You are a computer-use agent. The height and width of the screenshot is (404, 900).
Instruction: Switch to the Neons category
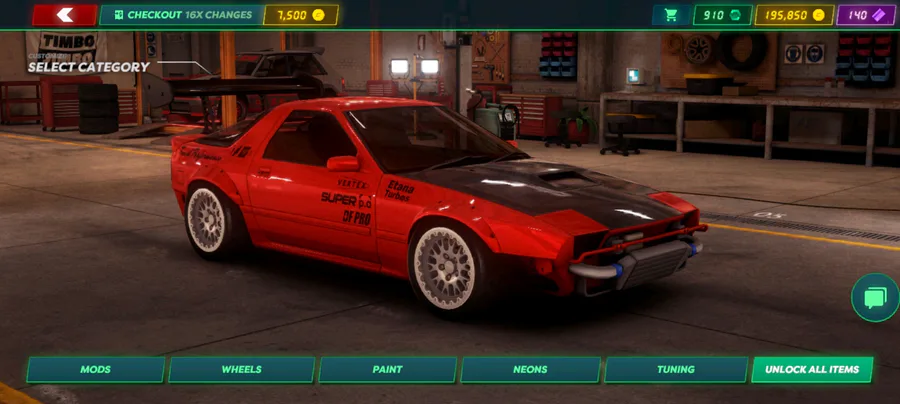530,369
